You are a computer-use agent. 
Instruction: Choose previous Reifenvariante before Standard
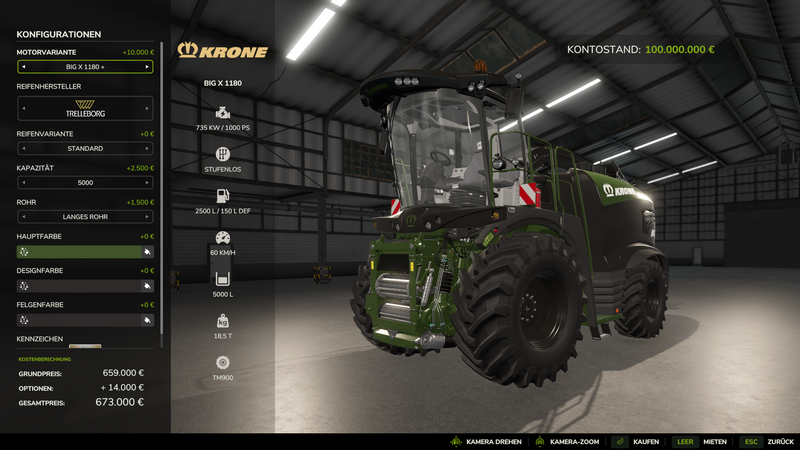(23, 149)
